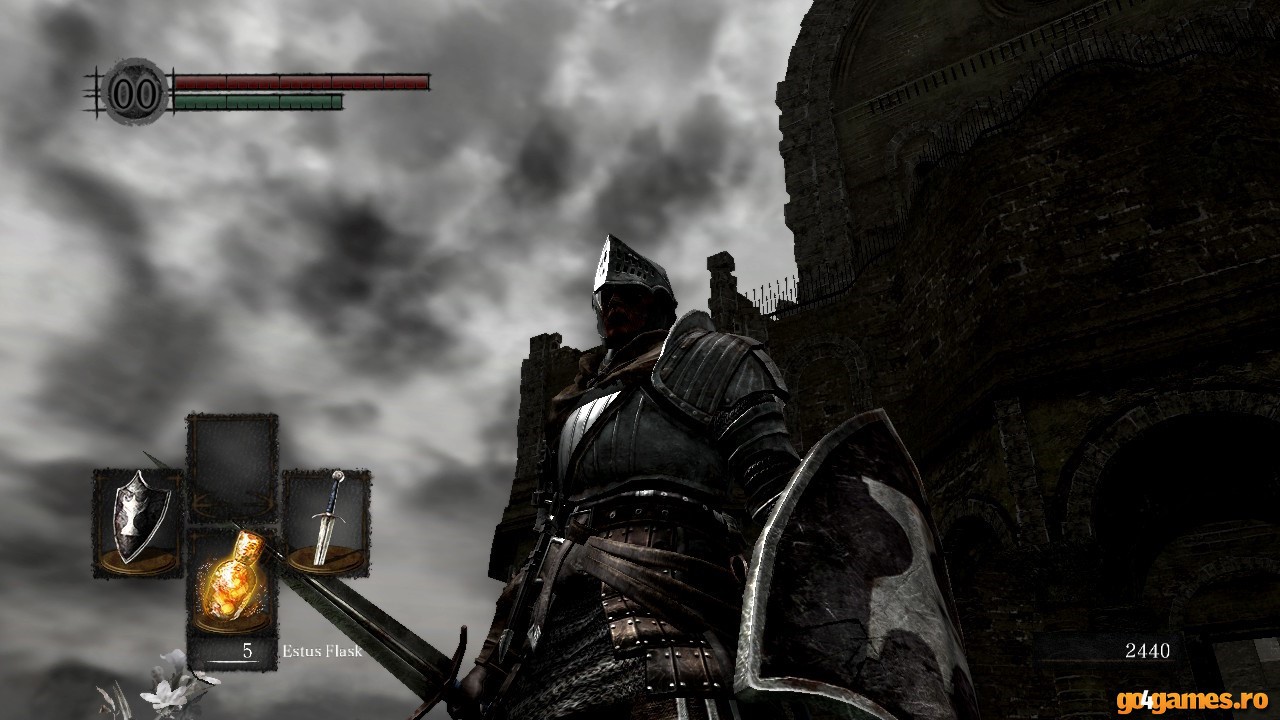The image size is (1280, 720).
Task: Select the sword weapon slot
Action: [326, 523]
